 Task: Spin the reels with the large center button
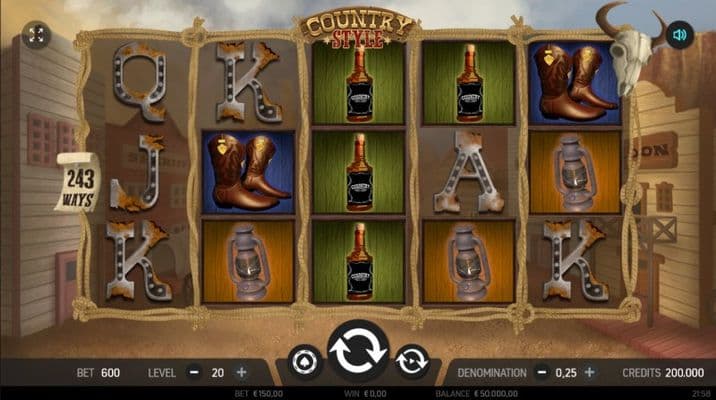click(x=358, y=353)
